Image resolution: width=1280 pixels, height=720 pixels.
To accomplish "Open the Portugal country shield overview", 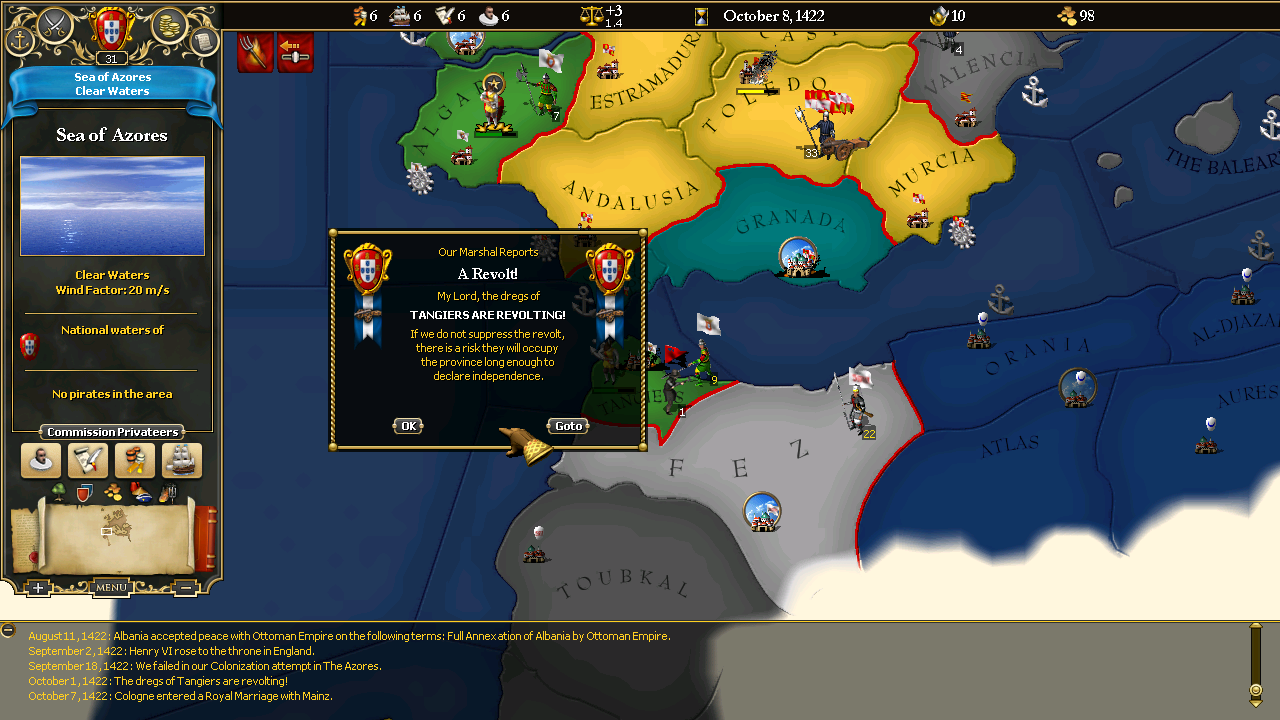I will (112, 28).
